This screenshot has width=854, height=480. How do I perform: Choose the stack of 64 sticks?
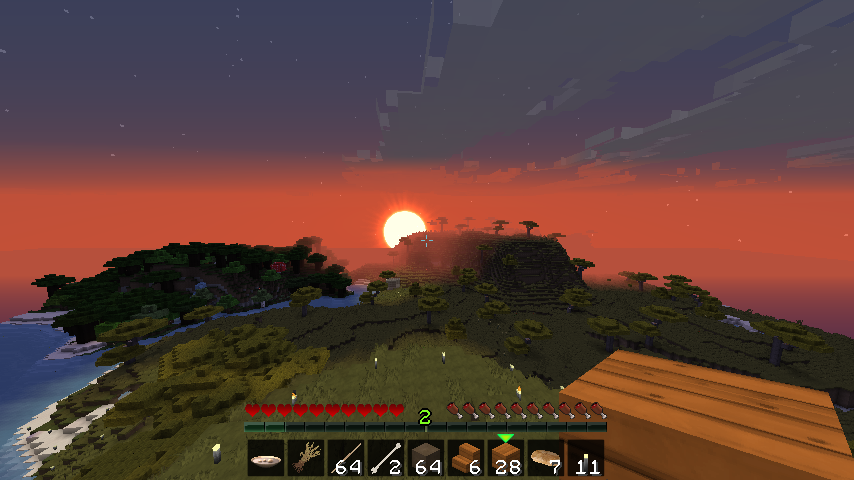click(x=346, y=459)
